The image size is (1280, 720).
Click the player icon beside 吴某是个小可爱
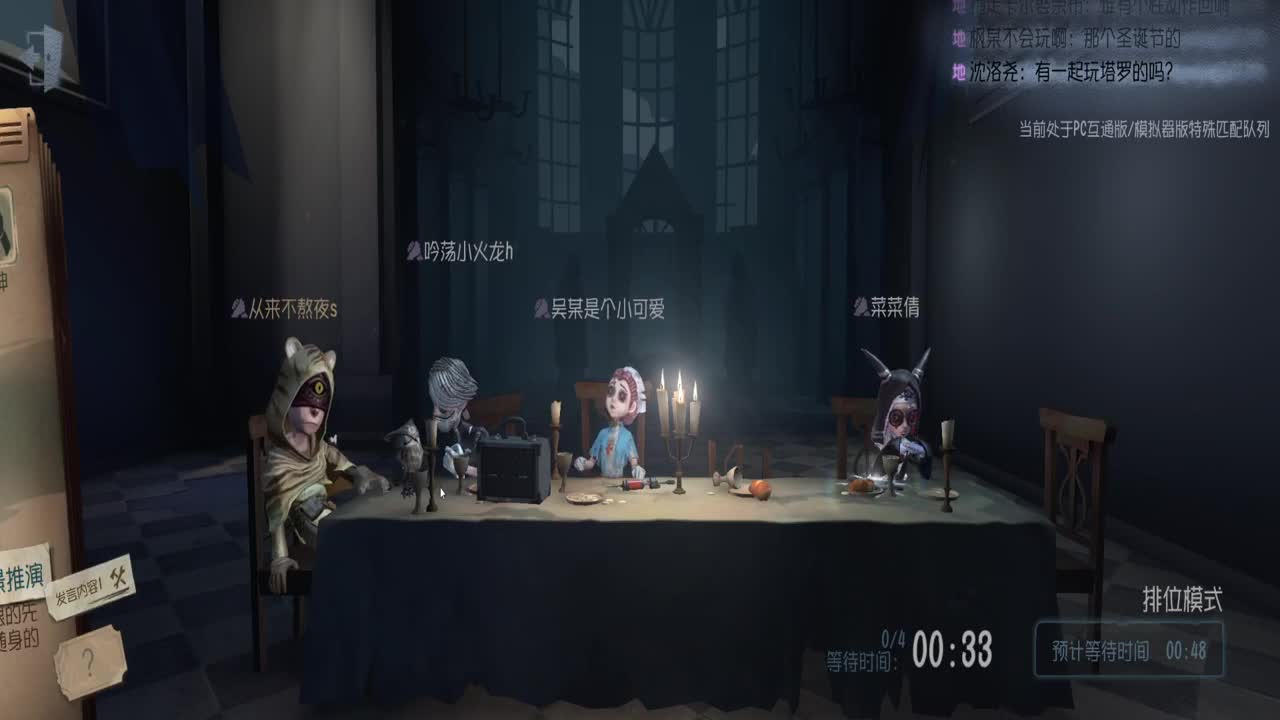541,307
